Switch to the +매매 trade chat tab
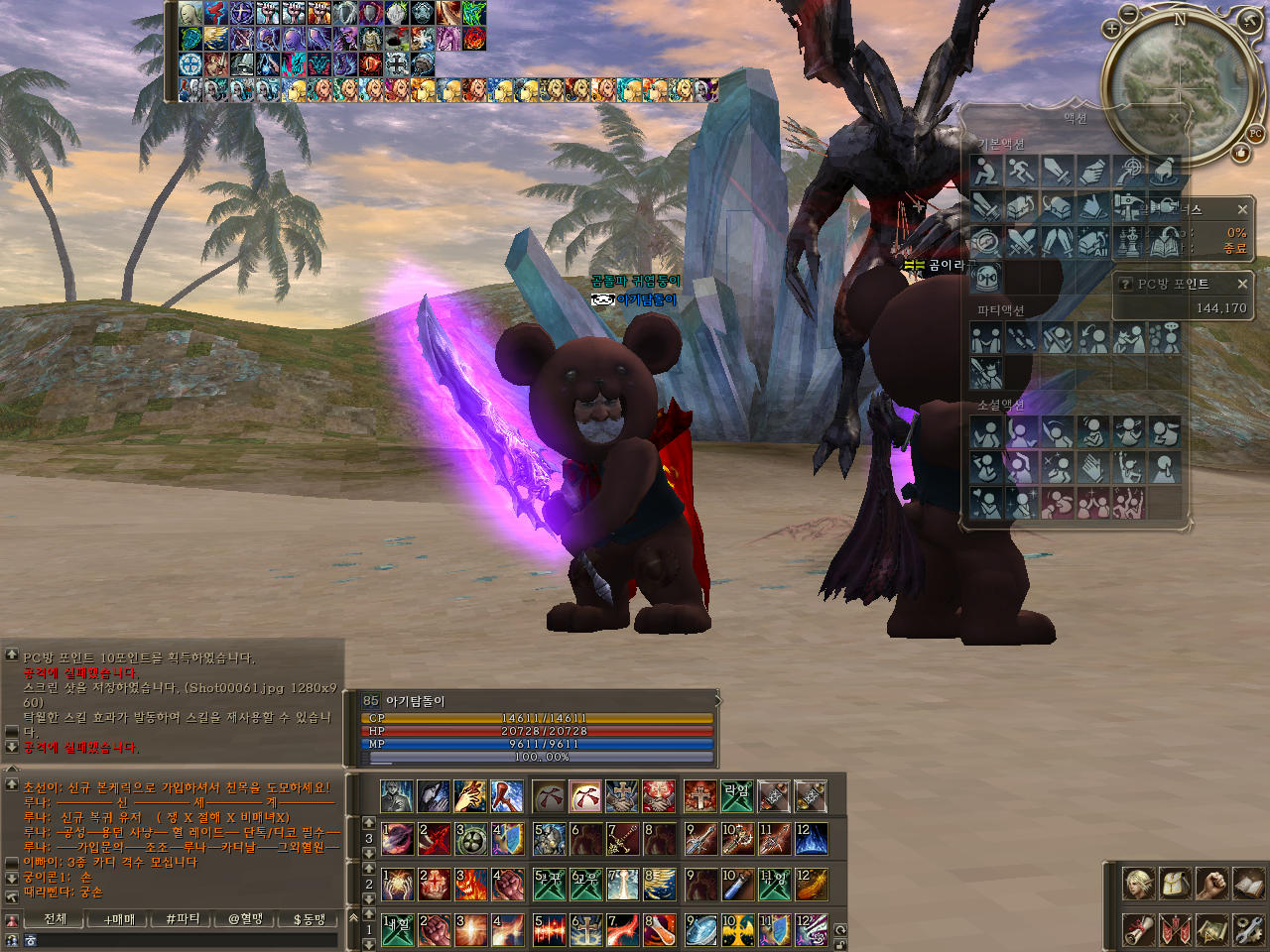This screenshot has width=1270, height=952. (x=119, y=919)
